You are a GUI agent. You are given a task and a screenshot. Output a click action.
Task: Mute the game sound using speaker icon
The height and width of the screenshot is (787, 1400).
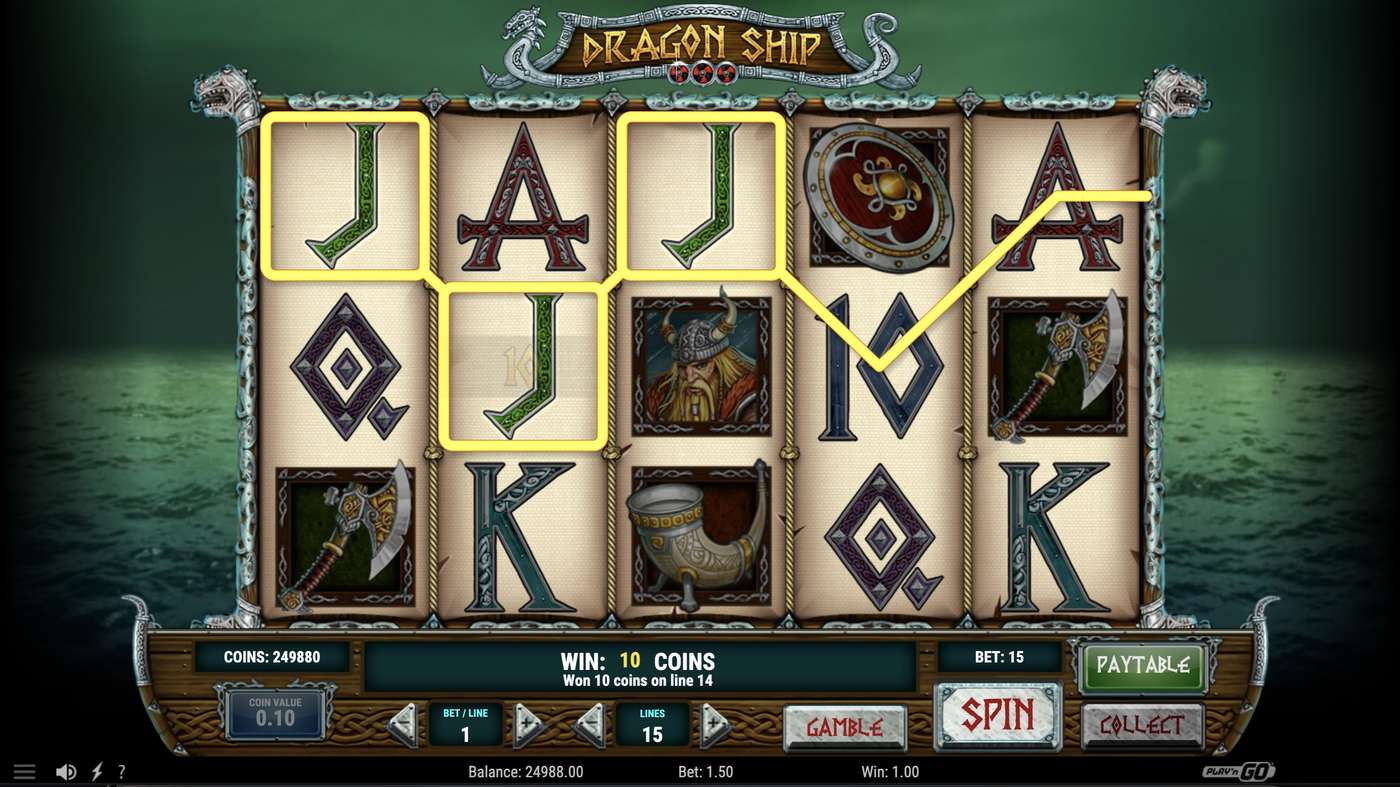[66, 771]
